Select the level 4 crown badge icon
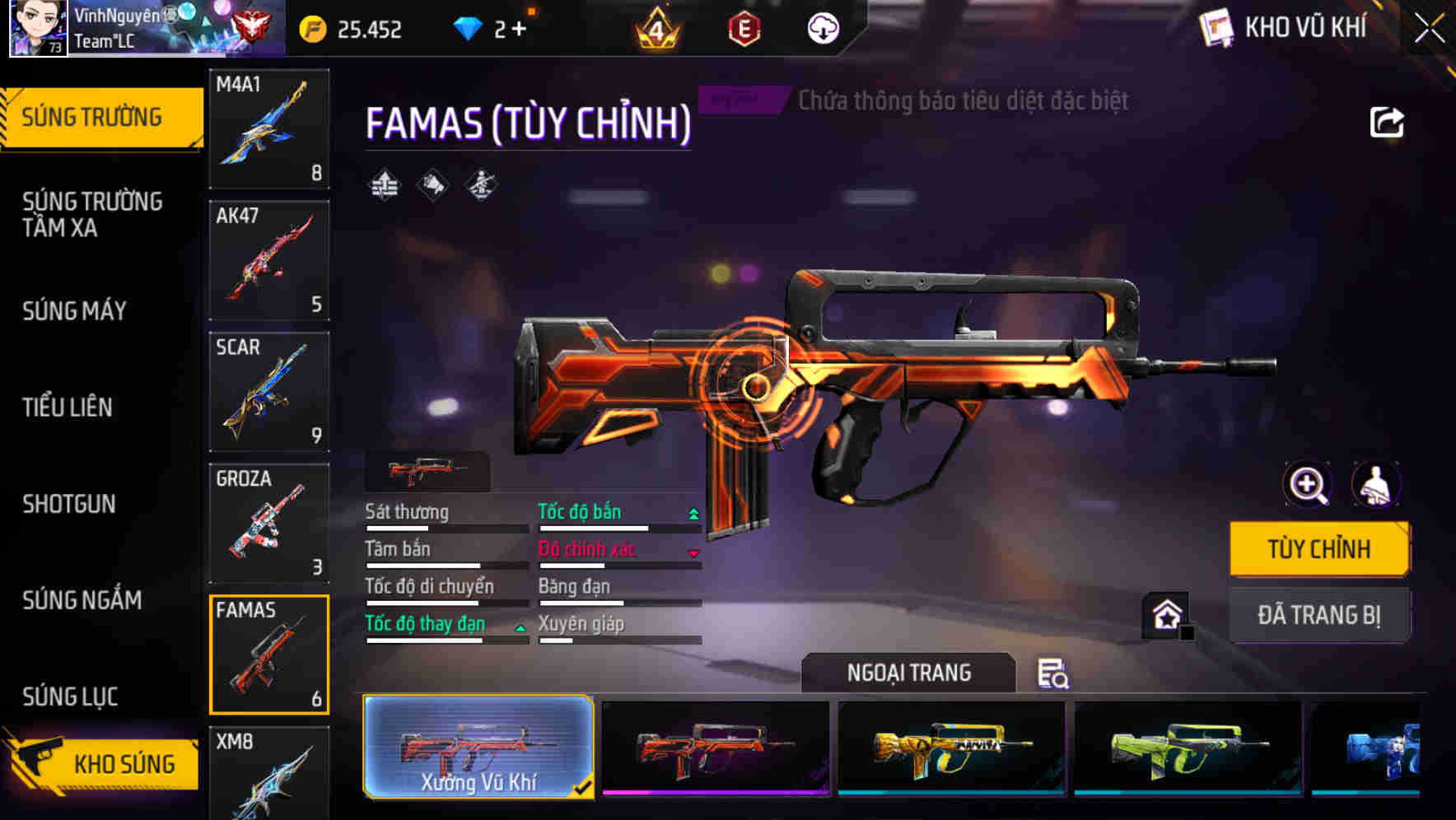Screen dimensions: 1456x820 coord(655,29)
